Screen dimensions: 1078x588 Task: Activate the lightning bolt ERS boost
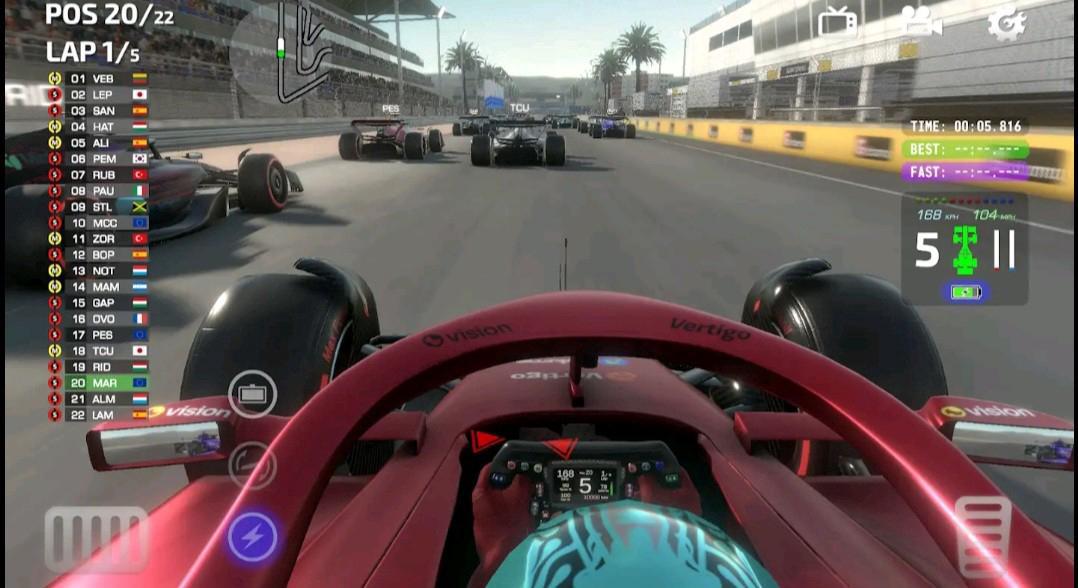[252, 539]
